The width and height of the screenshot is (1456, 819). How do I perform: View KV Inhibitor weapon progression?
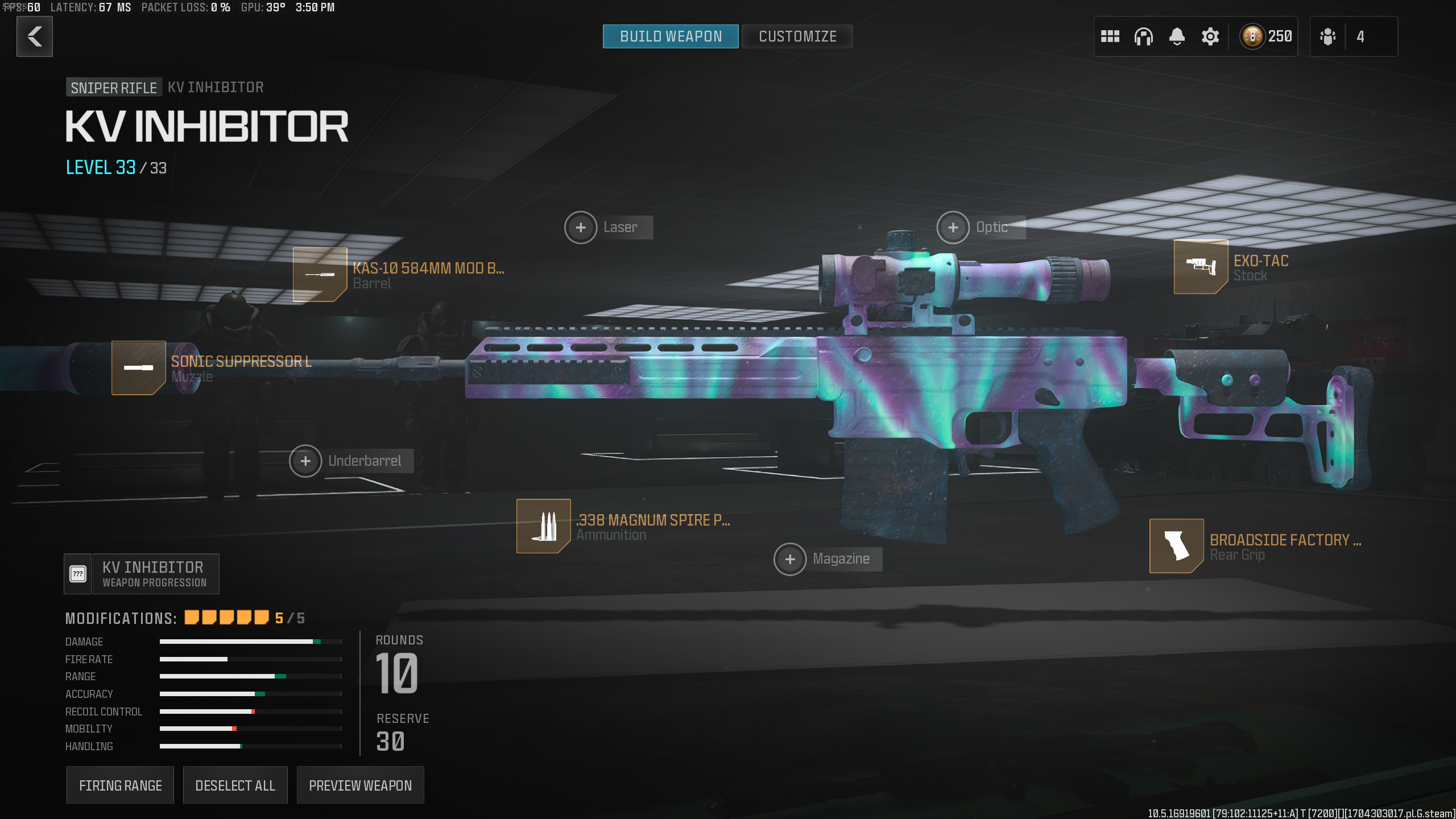(x=142, y=574)
